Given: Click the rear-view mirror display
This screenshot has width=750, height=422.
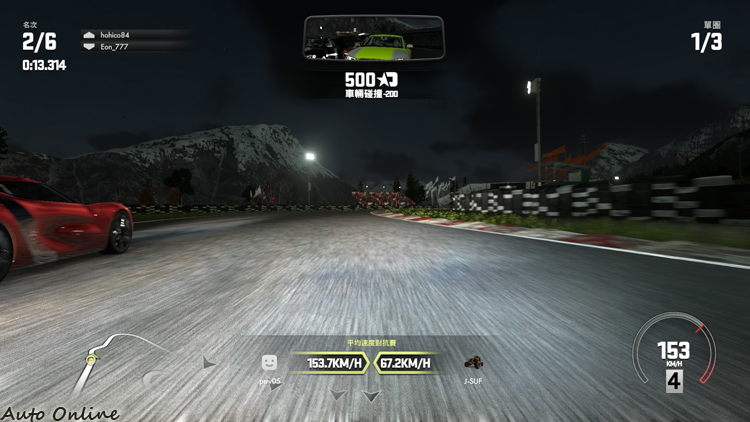Looking at the screenshot, I should (x=374, y=38).
